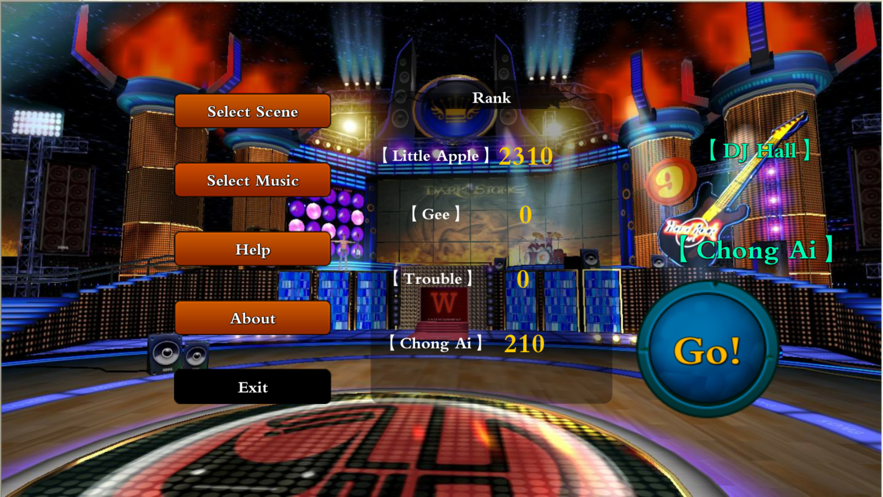
Task: Show the About information
Action: 252,319
